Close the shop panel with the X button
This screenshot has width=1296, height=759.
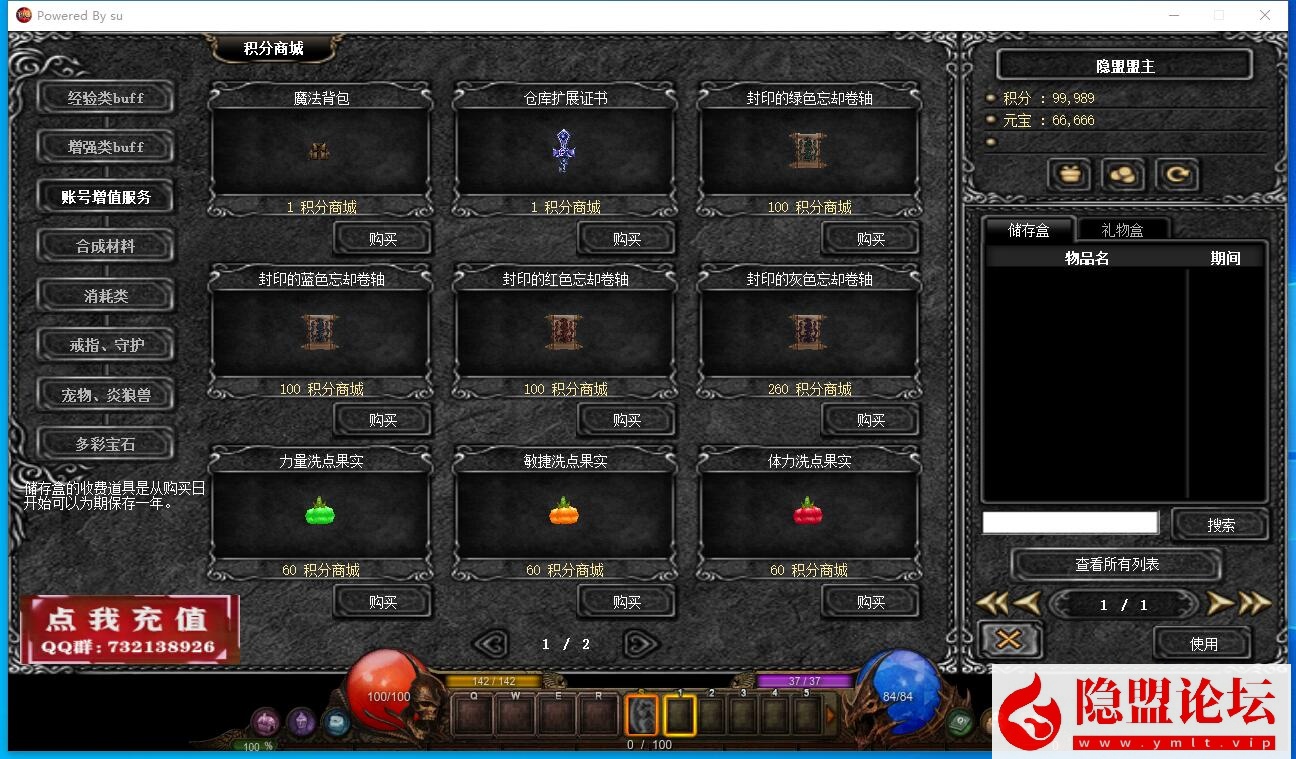(x=1010, y=639)
